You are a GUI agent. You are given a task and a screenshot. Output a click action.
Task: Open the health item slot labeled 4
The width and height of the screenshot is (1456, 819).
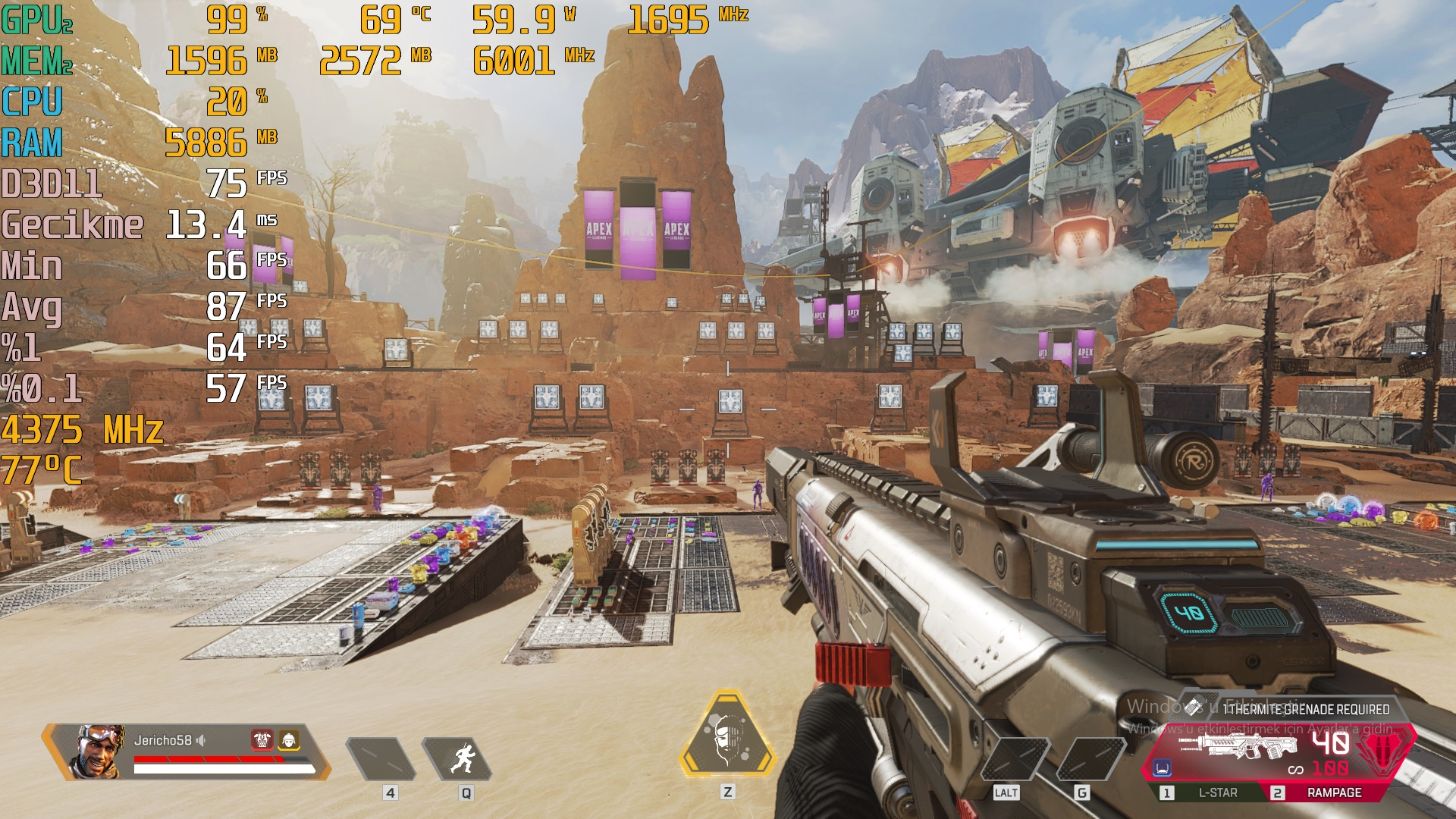point(381,759)
